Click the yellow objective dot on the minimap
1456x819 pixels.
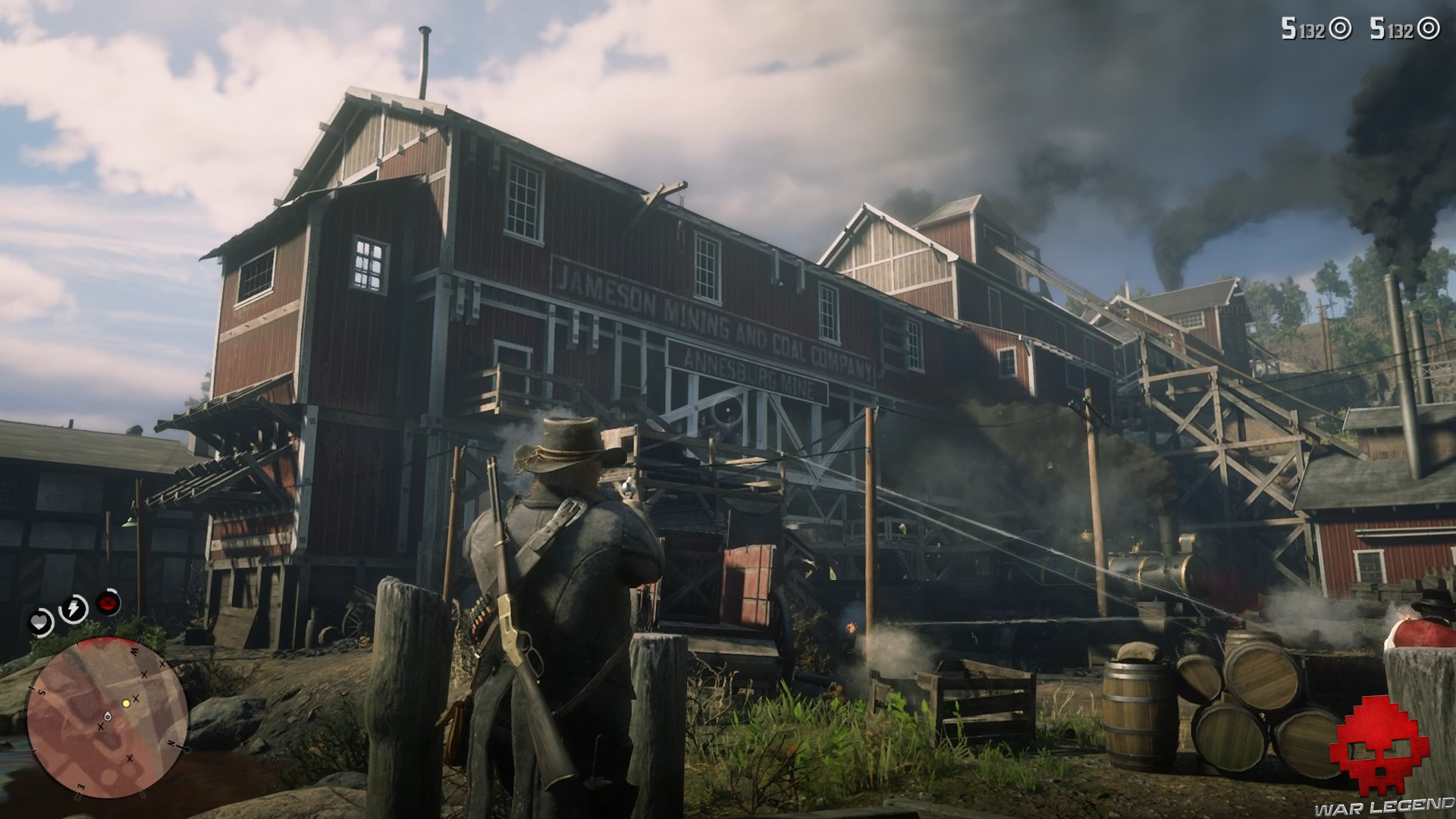(x=126, y=703)
